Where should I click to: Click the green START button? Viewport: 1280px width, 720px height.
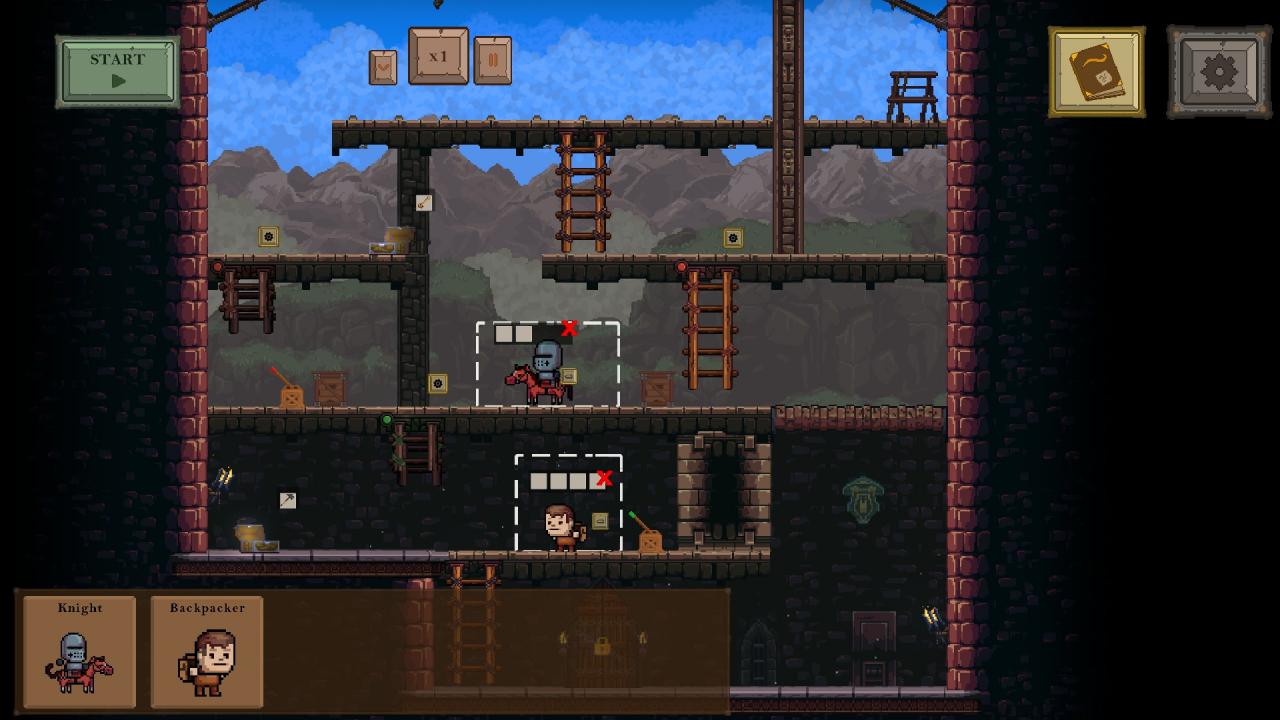click(118, 71)
